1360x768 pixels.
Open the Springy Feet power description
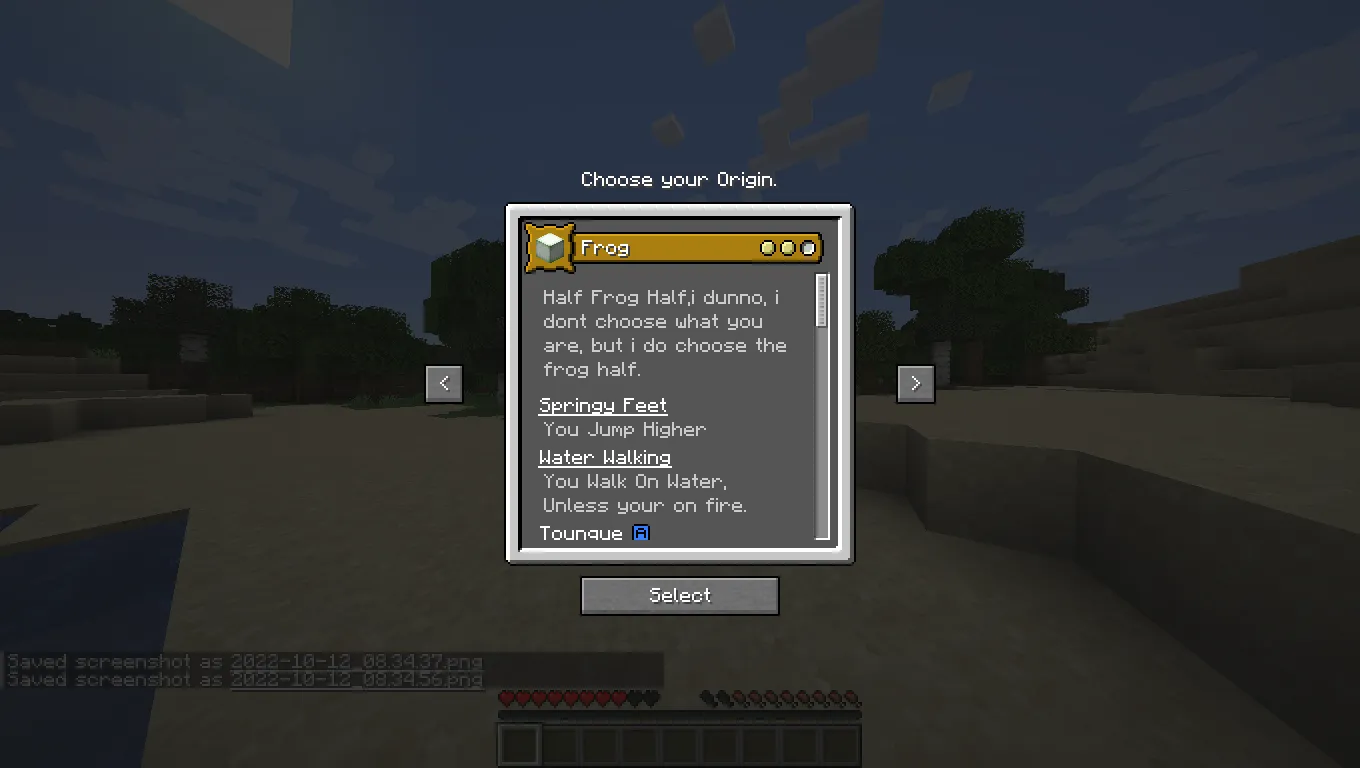click(x=602, y=405)
